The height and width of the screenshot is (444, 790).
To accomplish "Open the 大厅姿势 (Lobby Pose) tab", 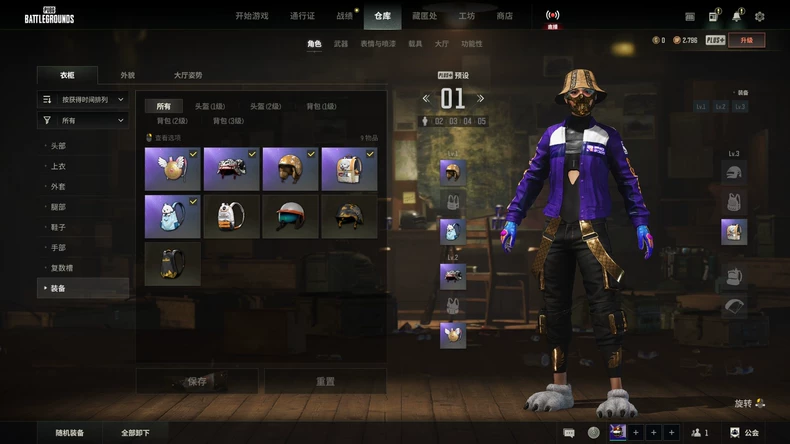I will coord(187,75).
